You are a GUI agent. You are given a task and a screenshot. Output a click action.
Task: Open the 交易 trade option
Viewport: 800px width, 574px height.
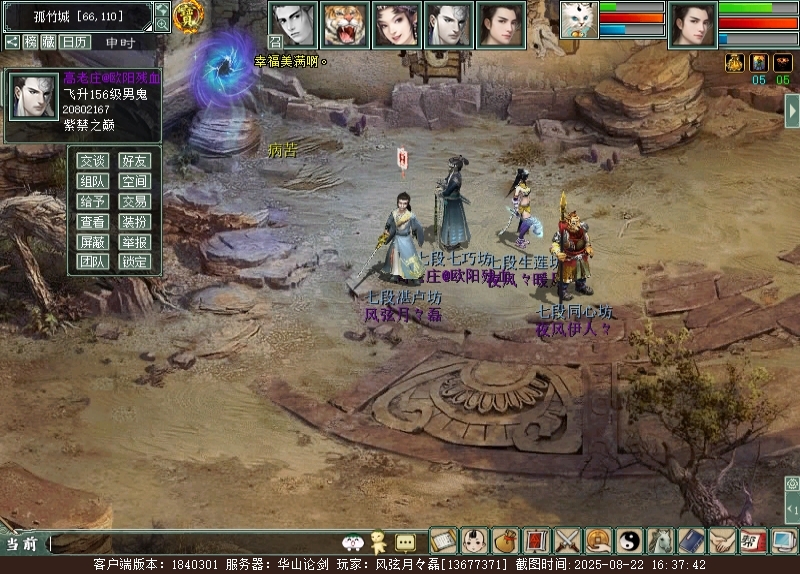(x=135, y=201)
